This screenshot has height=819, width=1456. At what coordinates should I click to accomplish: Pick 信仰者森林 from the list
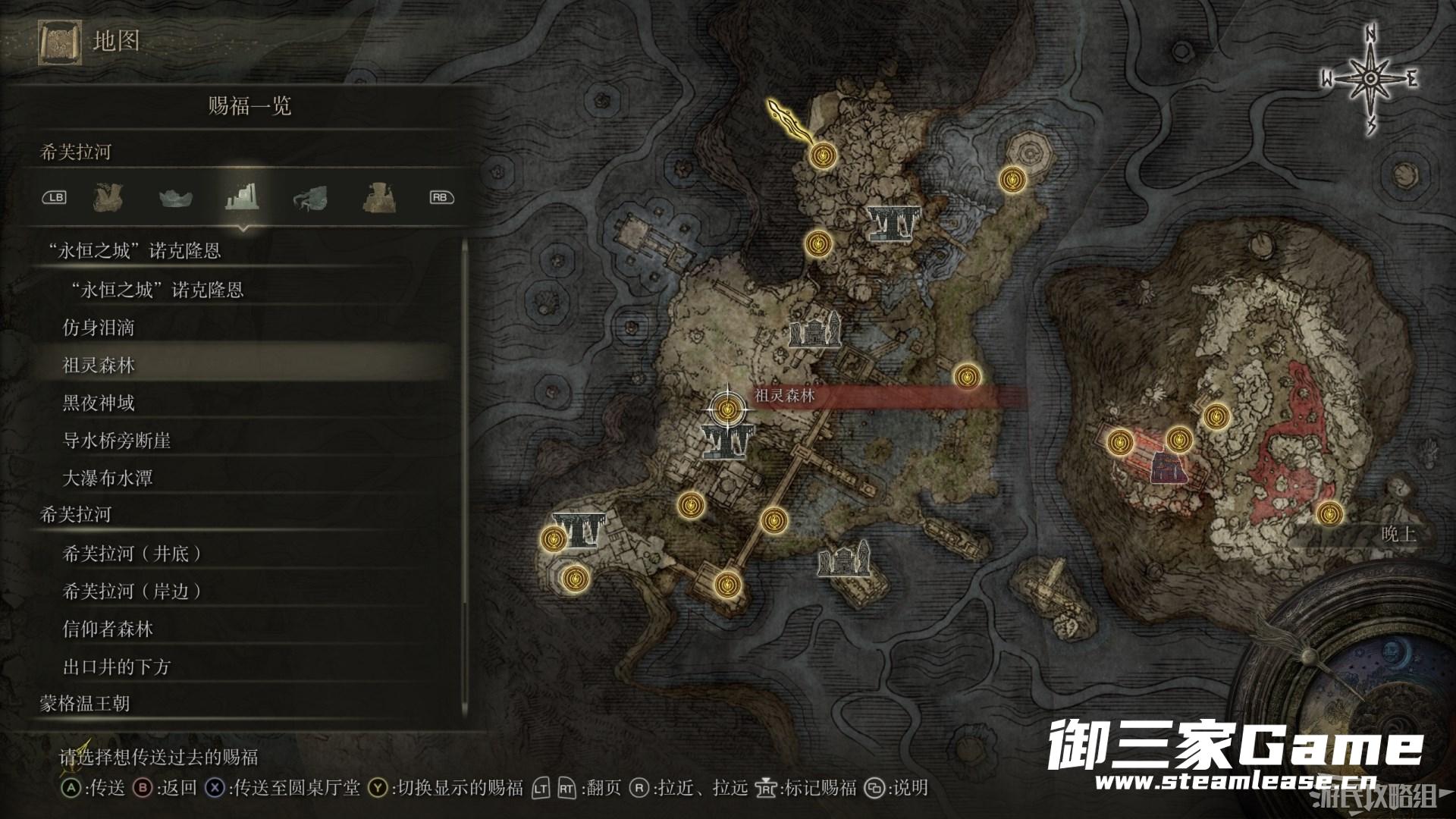pos(108,629)
